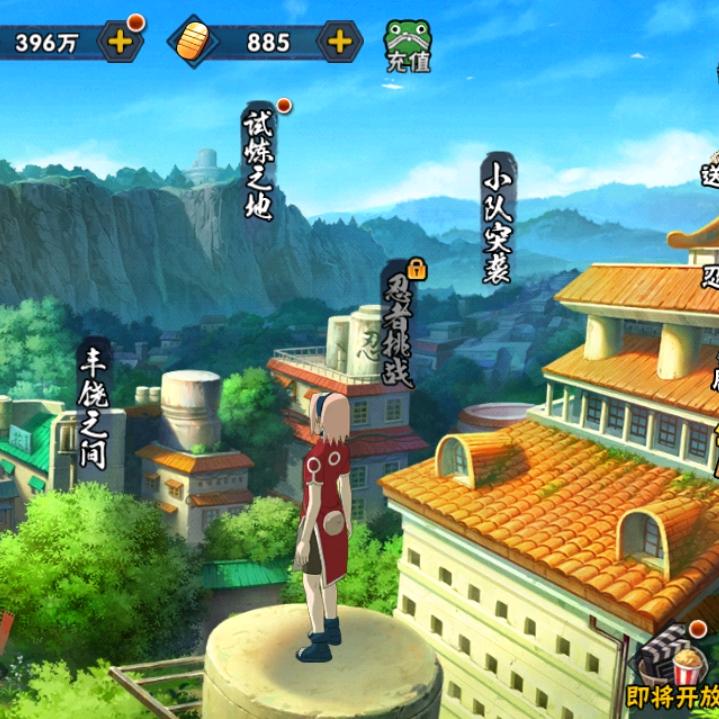
Task: Go to the 丰饶之间 area
Action: (x=95, y=405)
